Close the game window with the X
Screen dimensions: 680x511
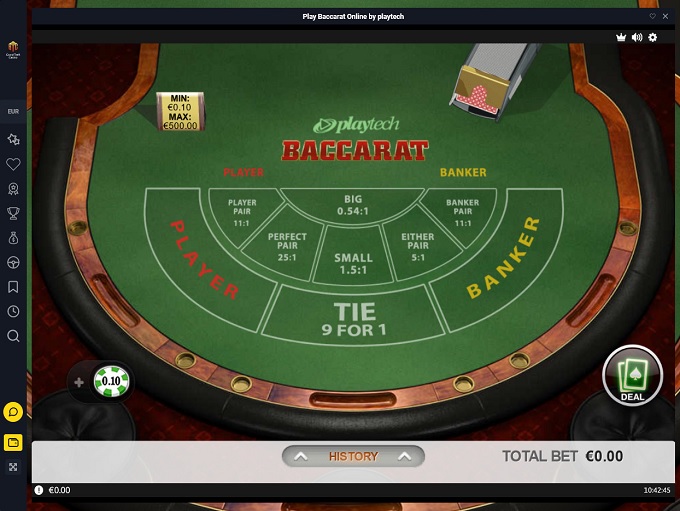666,16
